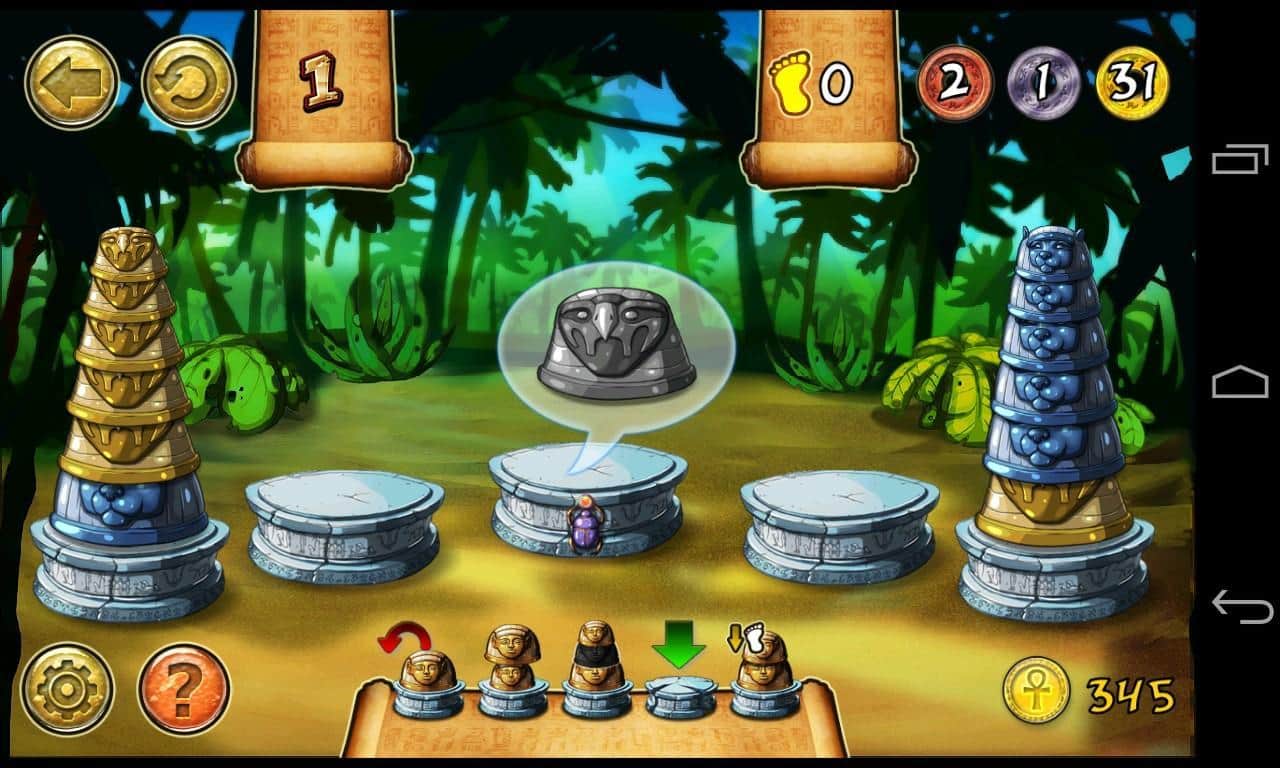Go back with the golden arrow button
The width and height of the screenshot is (1280, 768).
(x=72, y=83)
